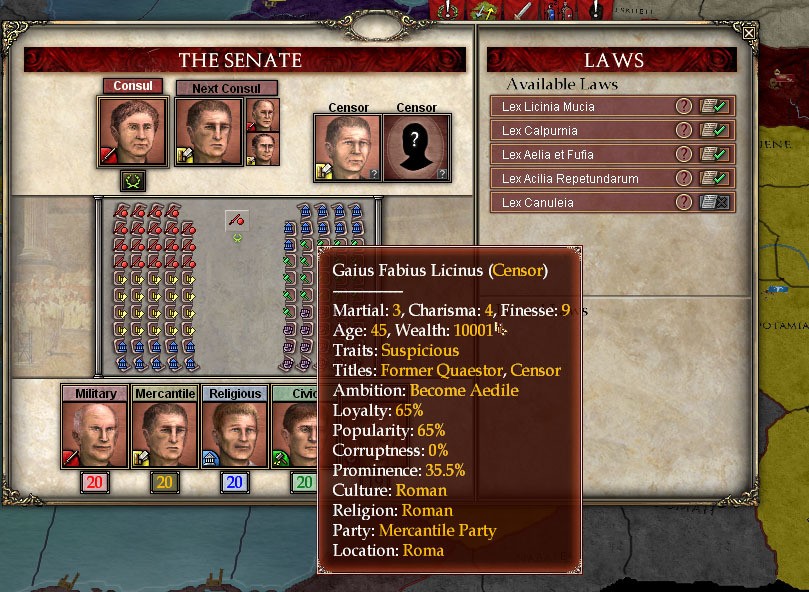Enact the Lex Acilia Repetundarum law
Viewport: 809px width, 592px height.
[x=713, y=178]
